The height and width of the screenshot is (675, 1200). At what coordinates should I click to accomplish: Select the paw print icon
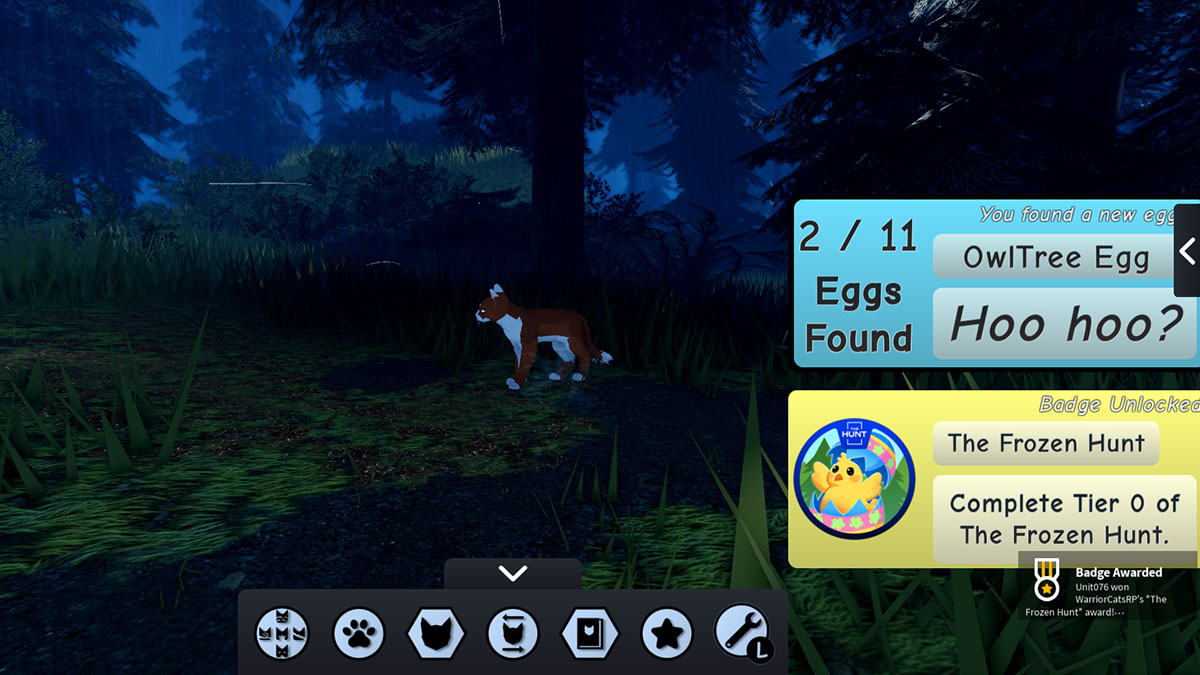coord(359,633)
